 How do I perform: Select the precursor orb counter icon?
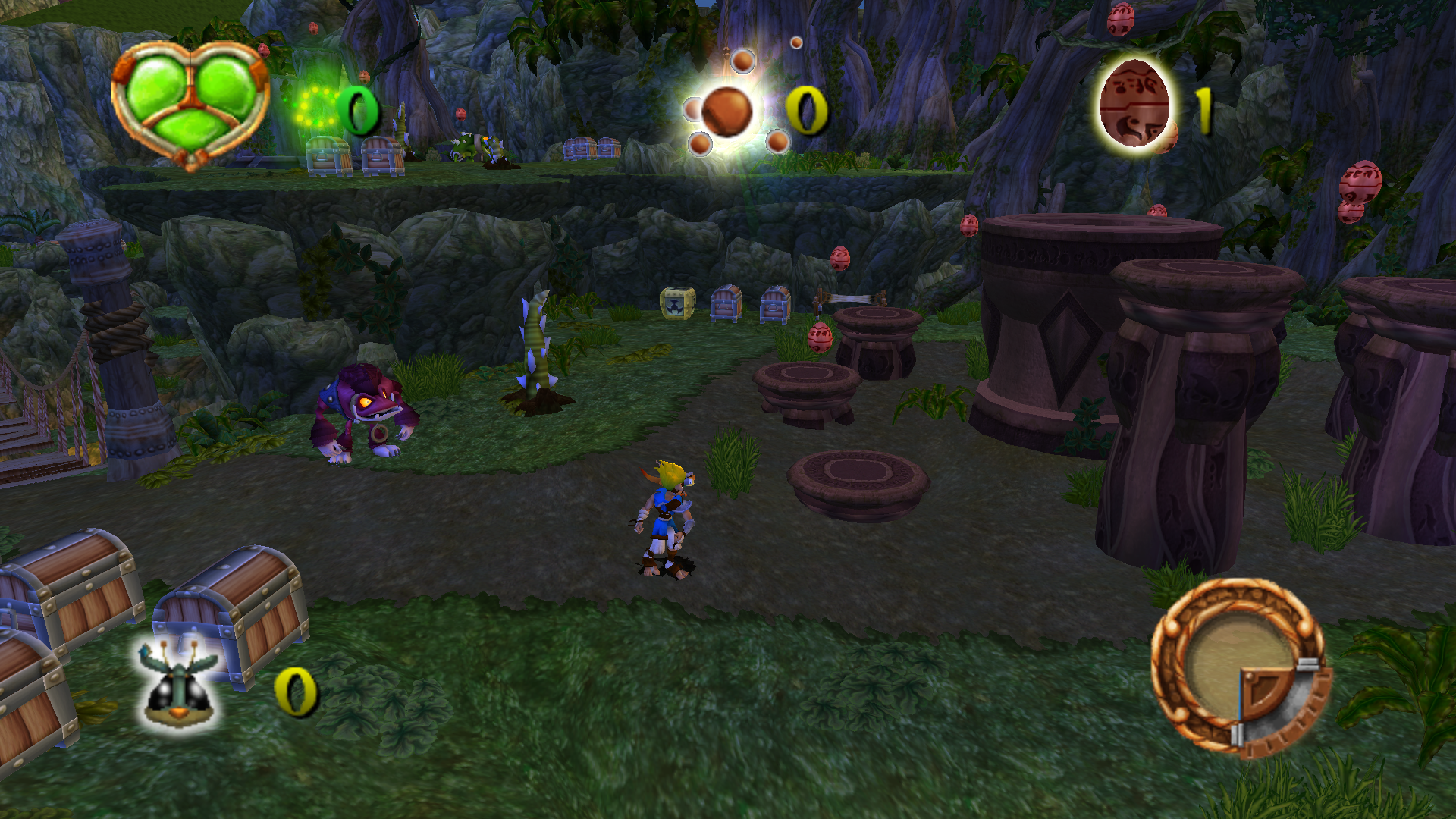(x=726, y=111)
